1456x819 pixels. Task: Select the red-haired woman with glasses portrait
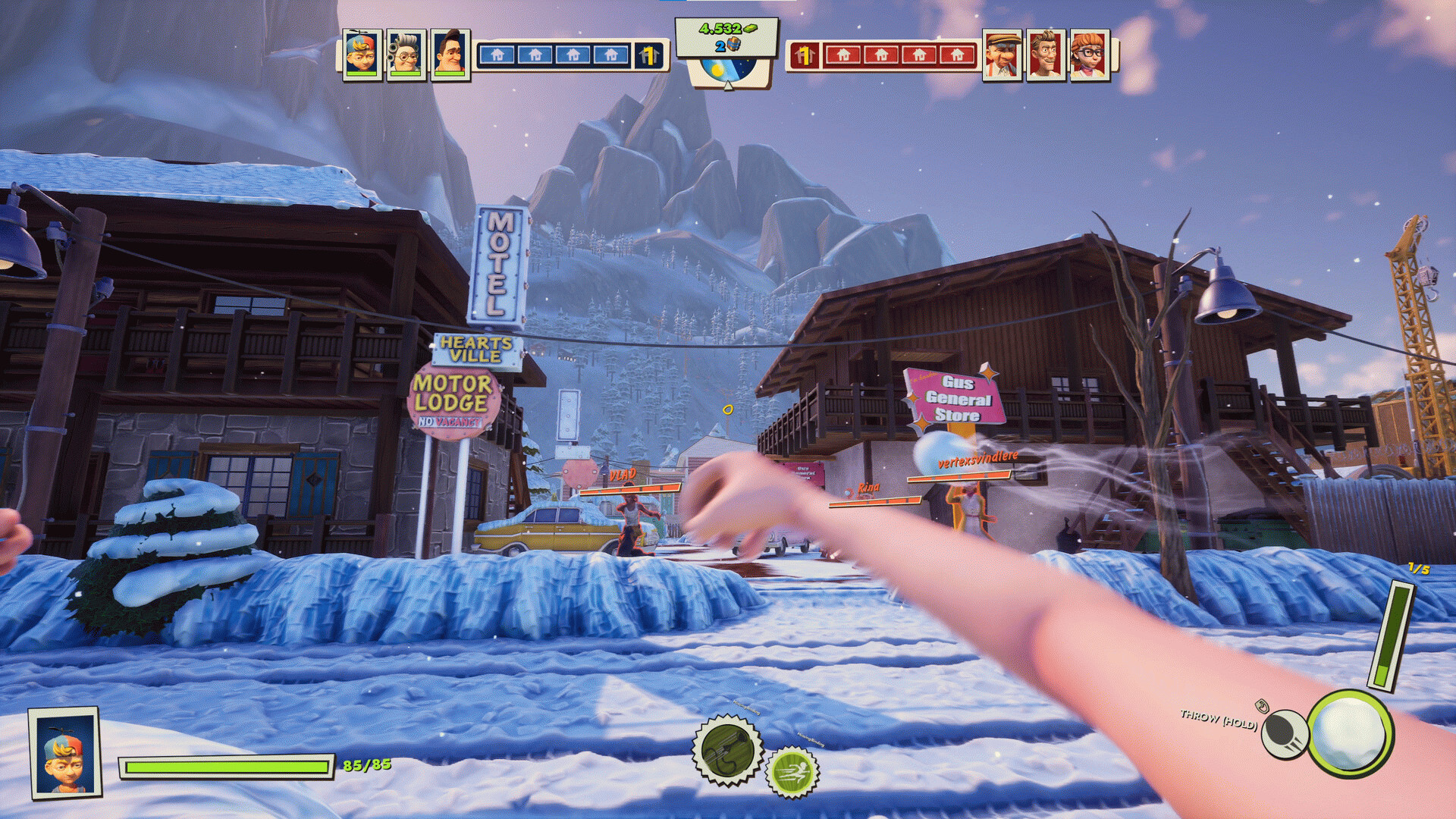tap(1090, 55)
